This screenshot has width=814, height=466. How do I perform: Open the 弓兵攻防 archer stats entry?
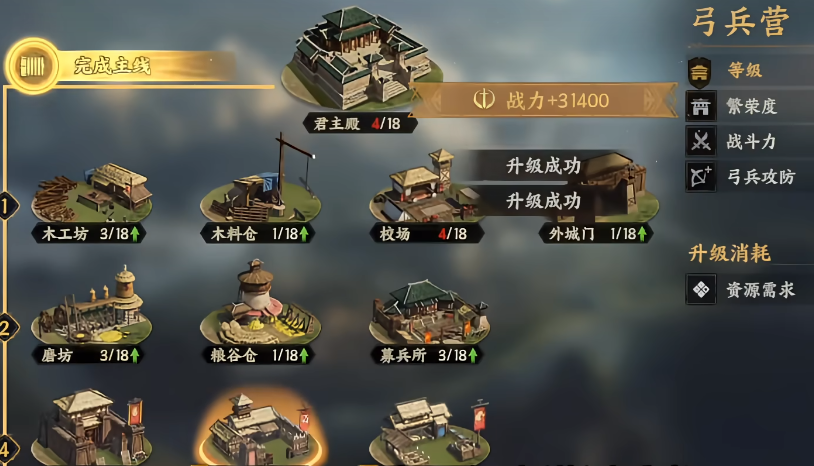(x=758, y=177)
